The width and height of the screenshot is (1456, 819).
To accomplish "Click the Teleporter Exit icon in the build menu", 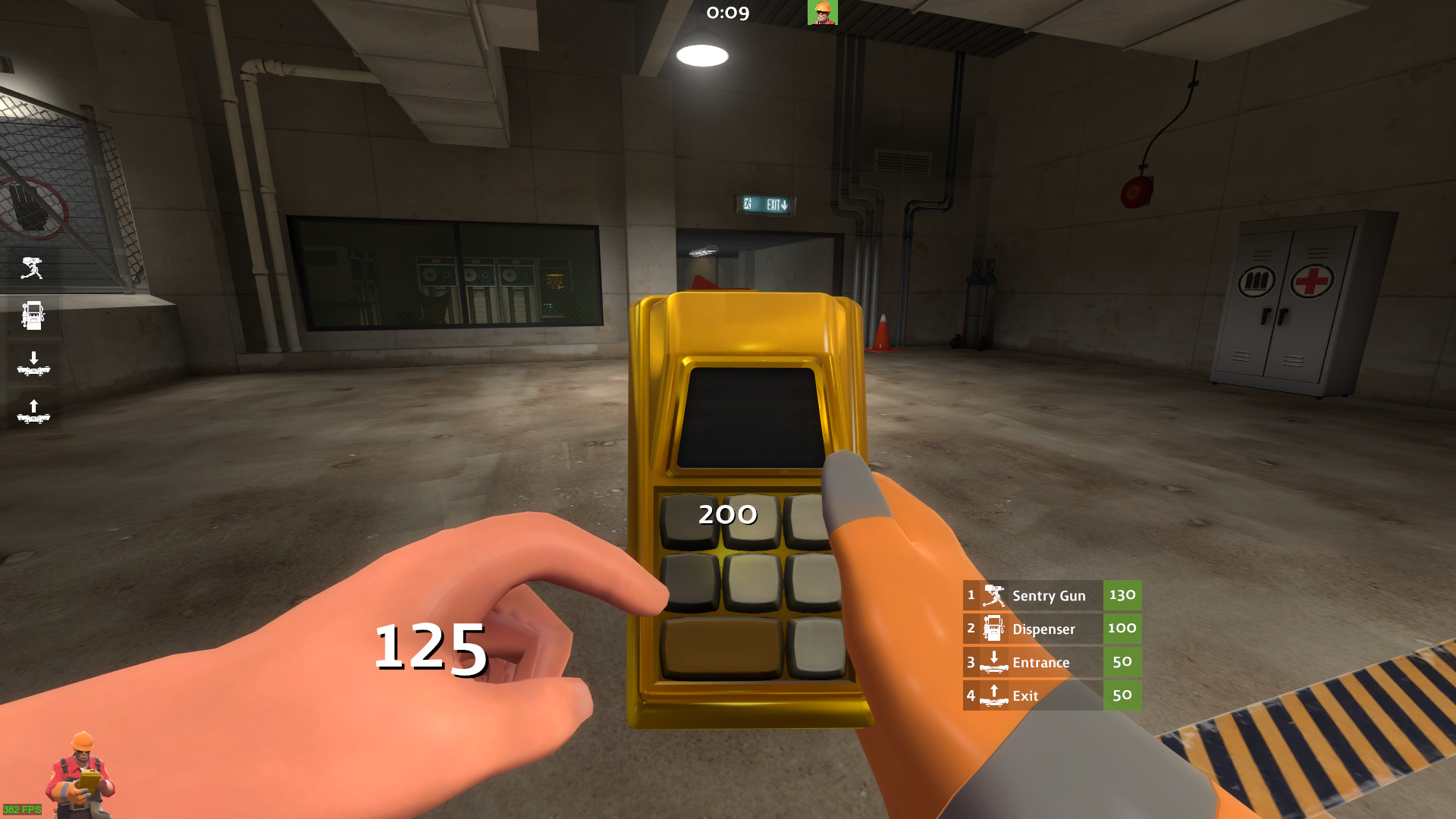I will click(992, 695).
